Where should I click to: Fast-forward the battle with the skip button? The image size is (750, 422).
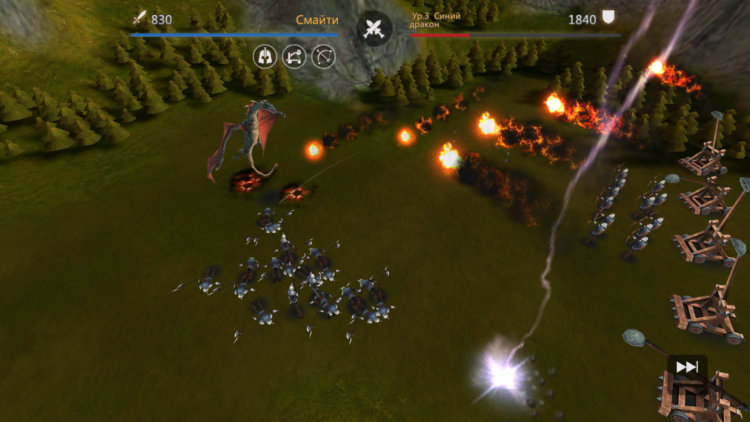(x=687, y=367)
